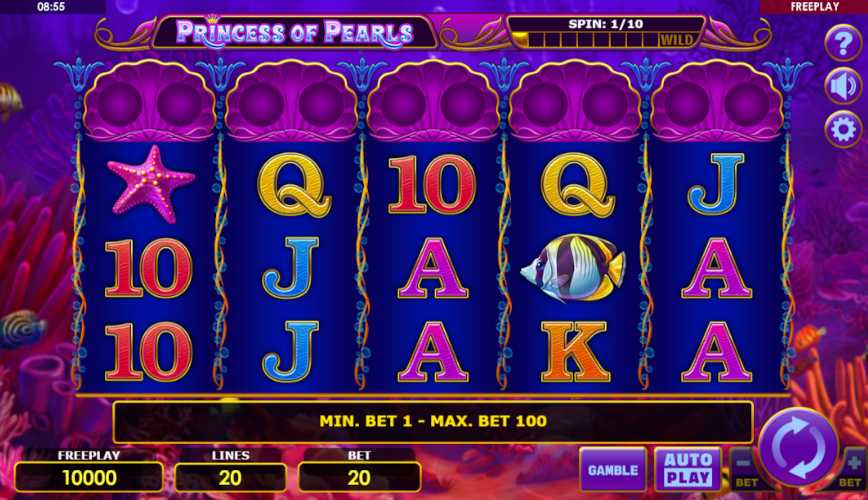Open the Gamble feature
Image resolution: width=868 pixels, height=500 pixels.
tap(612, 469)
